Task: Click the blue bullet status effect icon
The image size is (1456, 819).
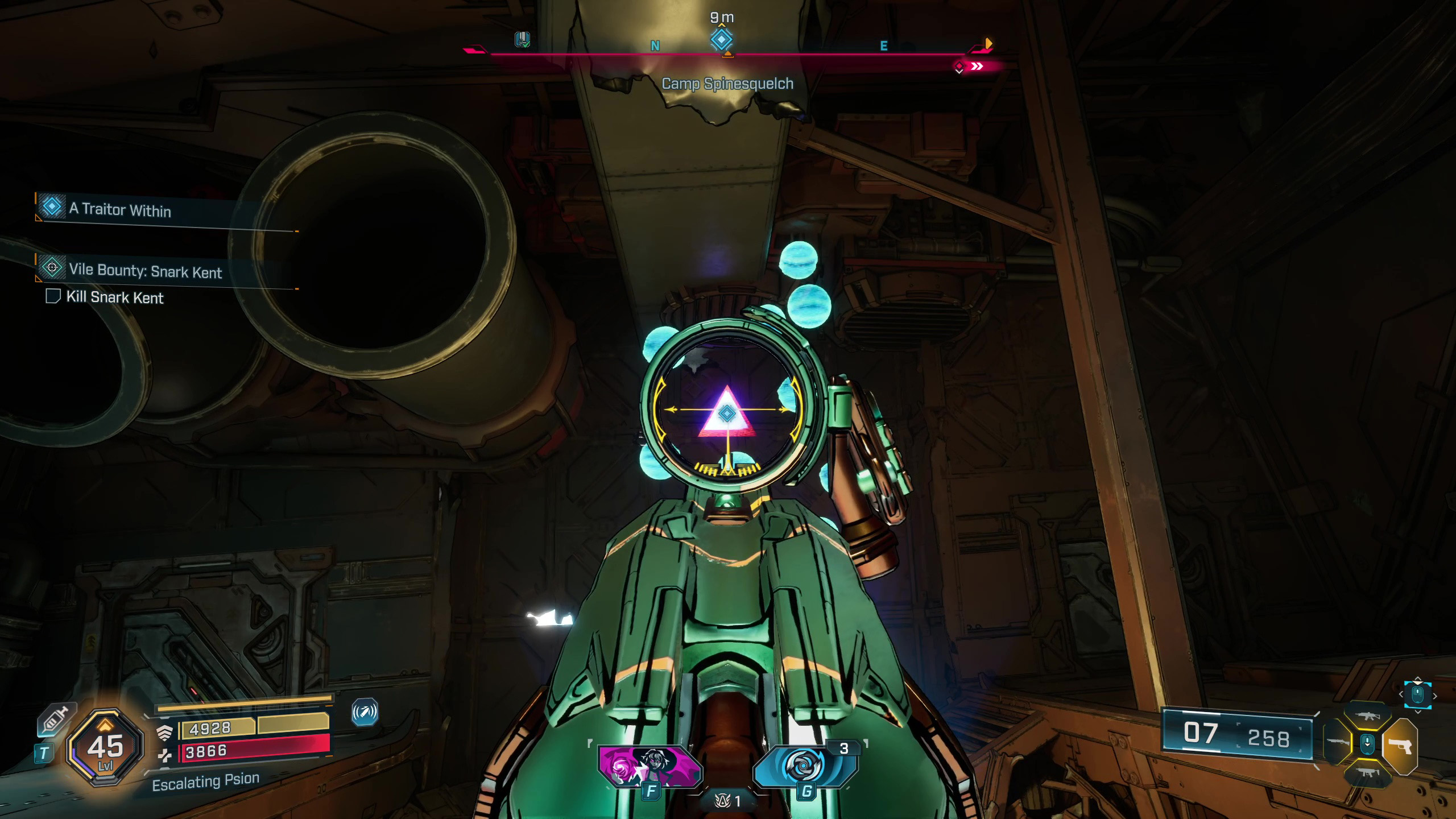Action: coord(365,712)
